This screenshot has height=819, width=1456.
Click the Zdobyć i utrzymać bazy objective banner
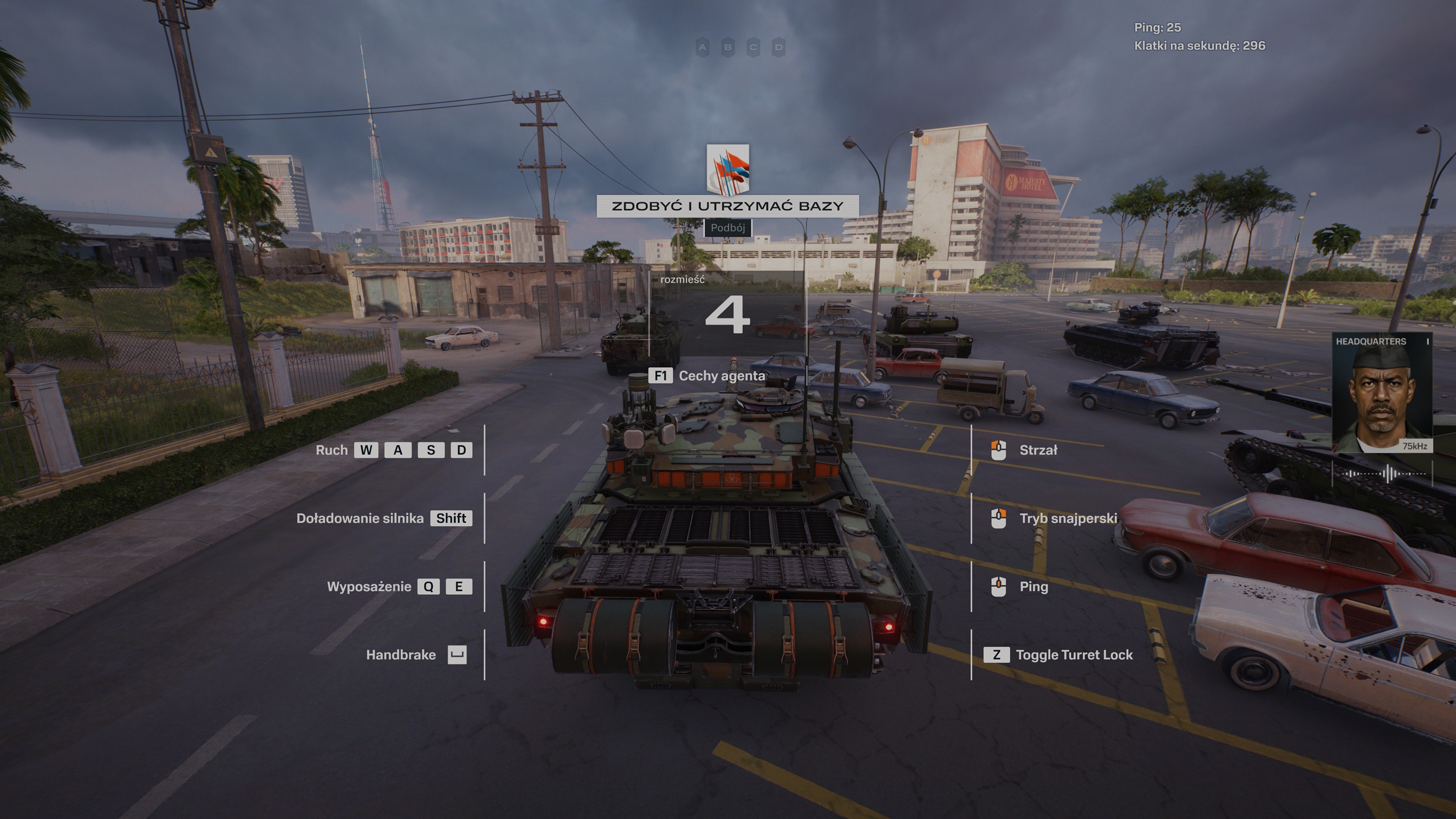pos(728,206)
